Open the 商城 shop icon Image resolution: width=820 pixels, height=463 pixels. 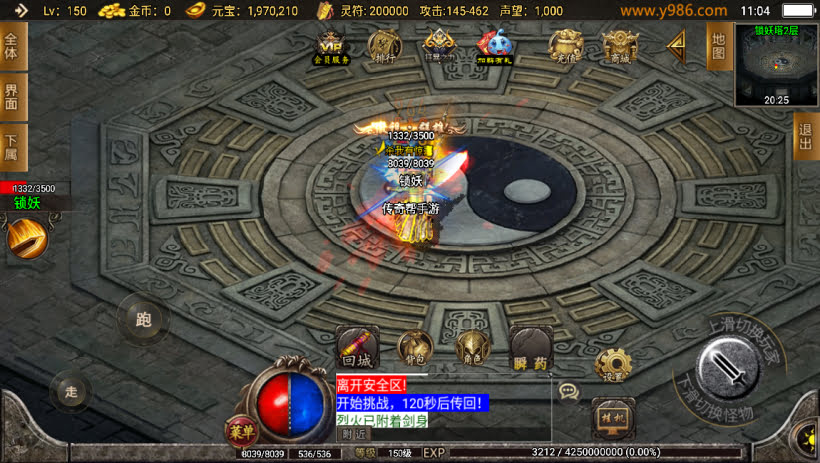click(619, 46)
